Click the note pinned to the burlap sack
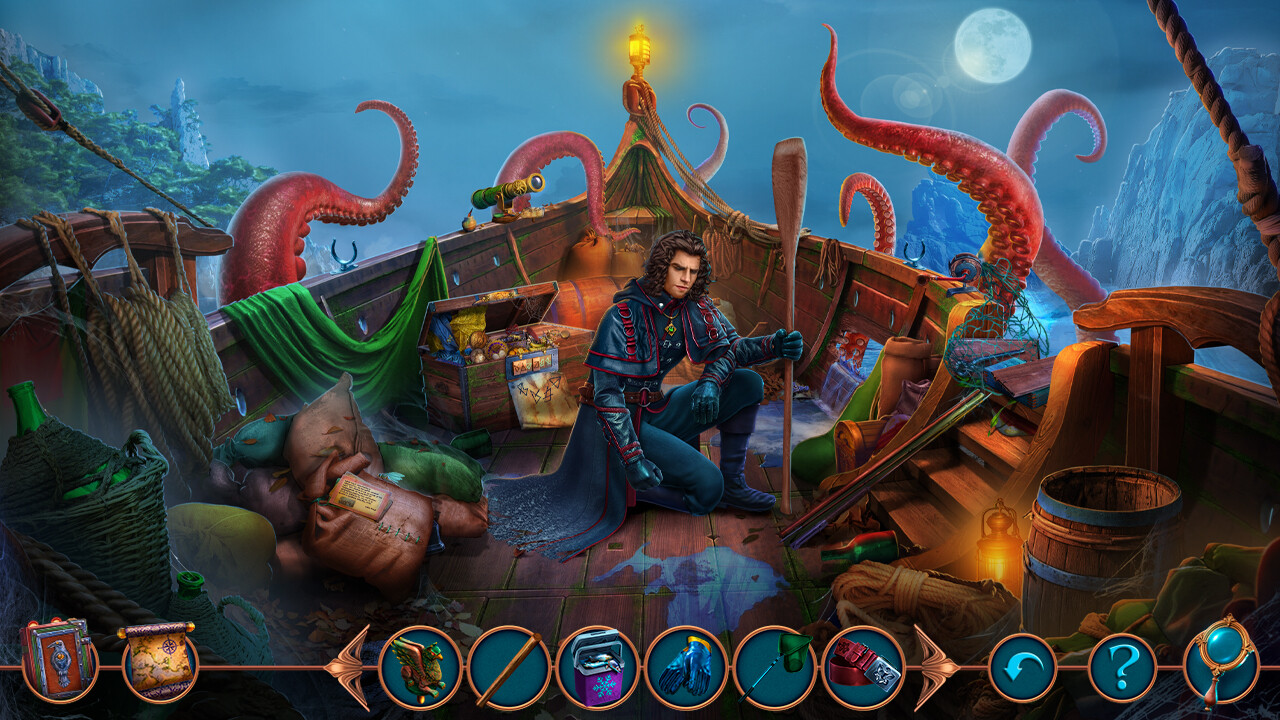The image size is (1280, 720). 363,498
